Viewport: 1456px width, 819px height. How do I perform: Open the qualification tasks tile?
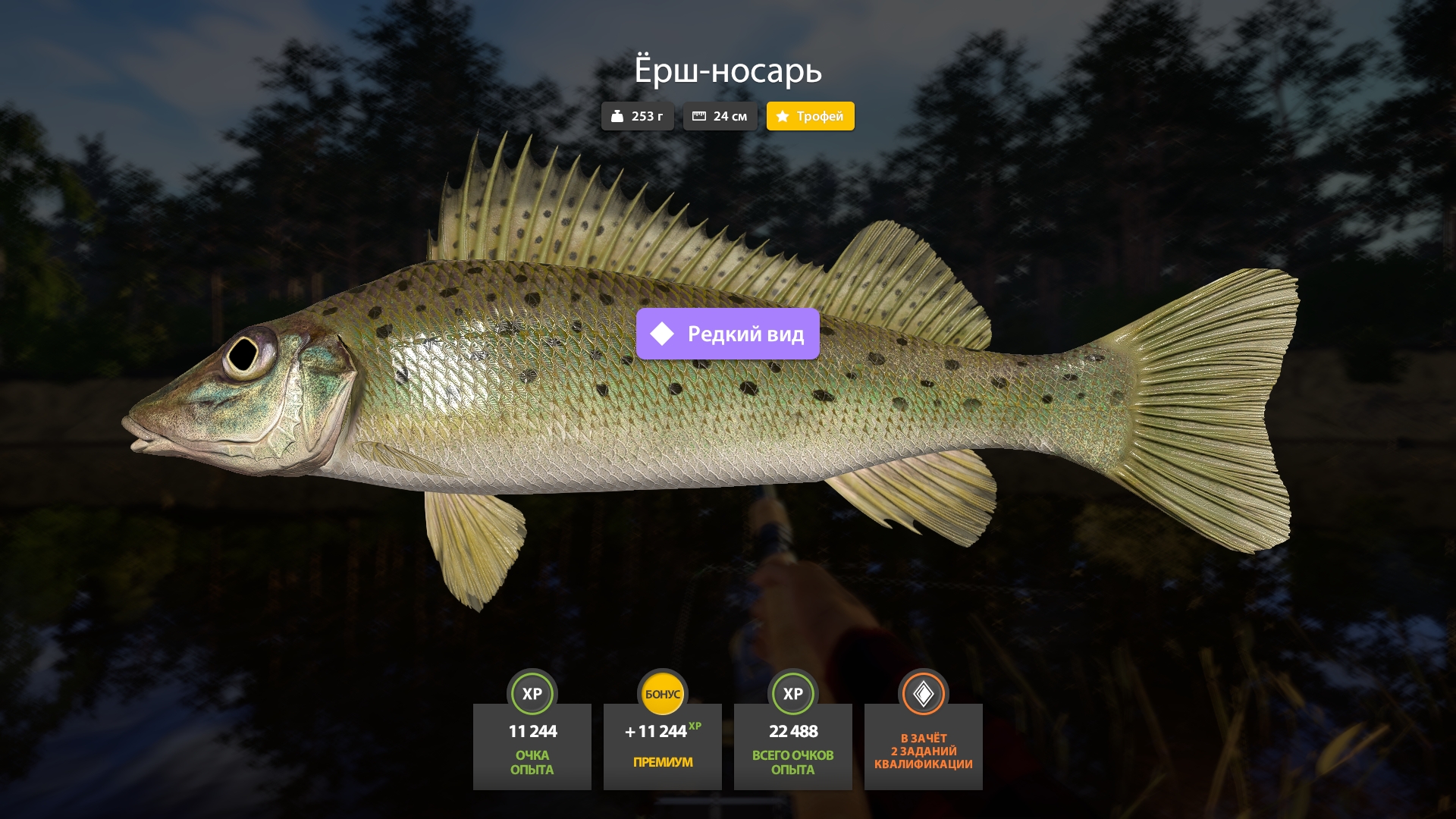pyautogui.click(x=923, y=746)
